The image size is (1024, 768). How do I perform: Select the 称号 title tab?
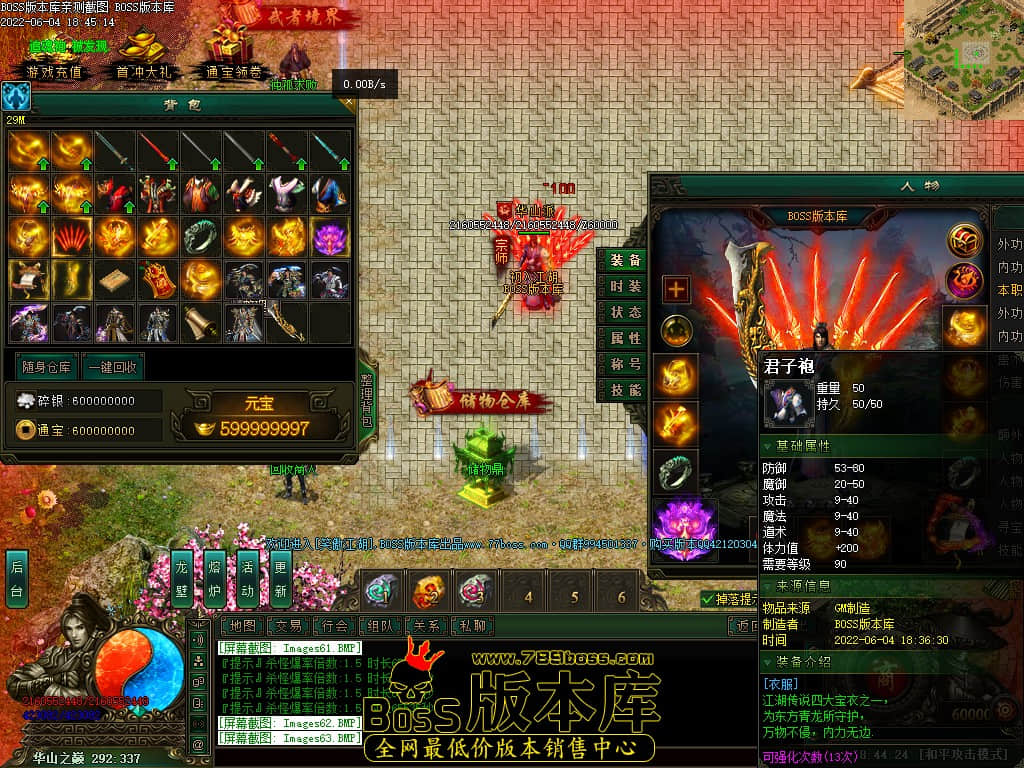[x=626, y=364]
